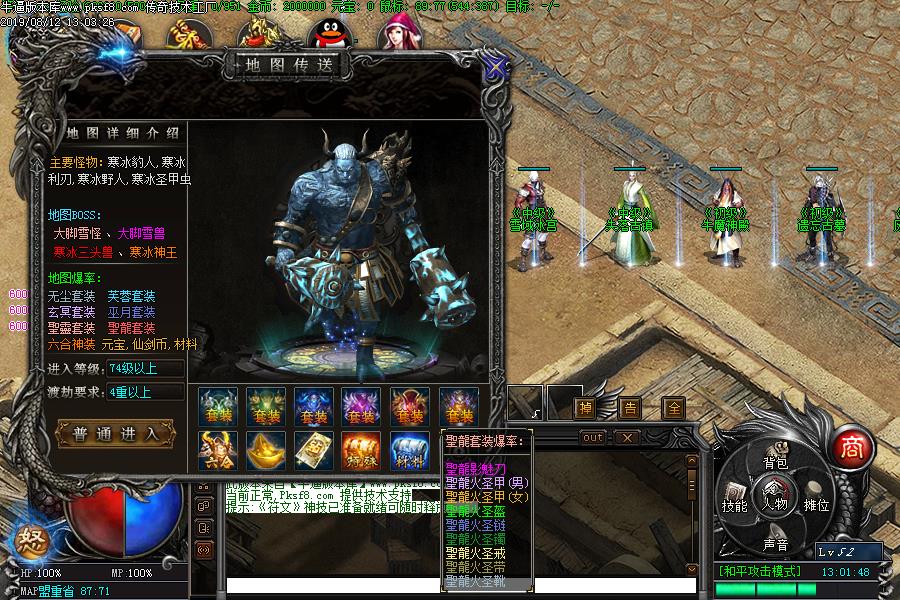
Task: Select the 材料 materials drop icon
Action: (x=409, y=452)
